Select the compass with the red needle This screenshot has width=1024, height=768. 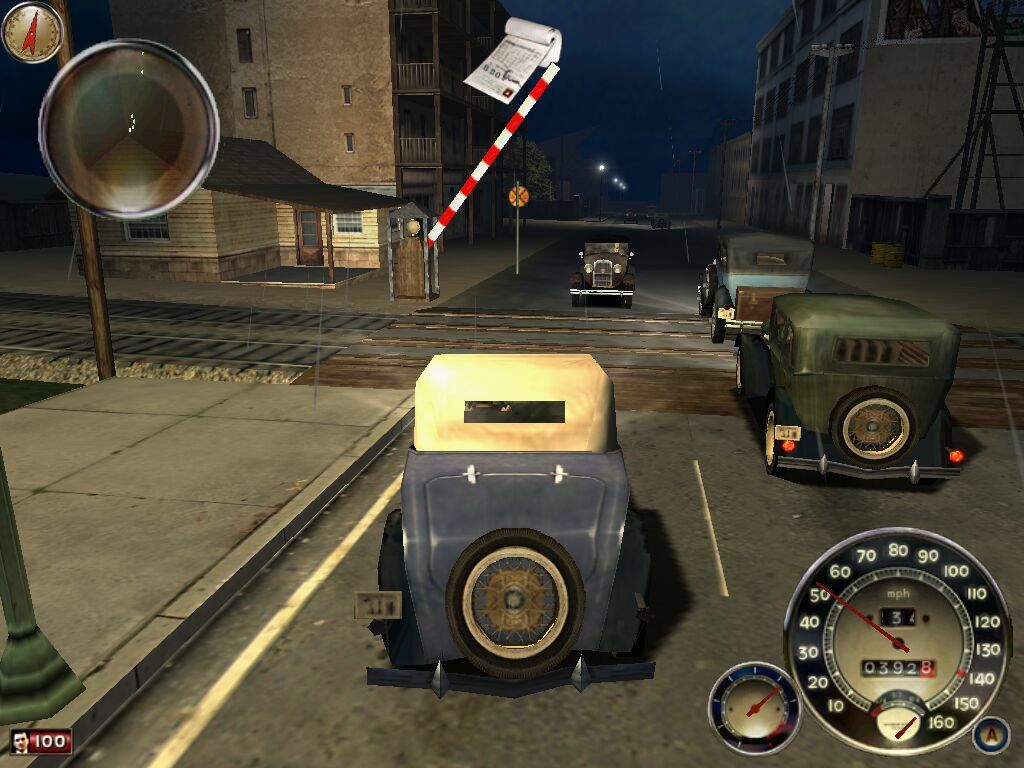click(x=32, y=32)
